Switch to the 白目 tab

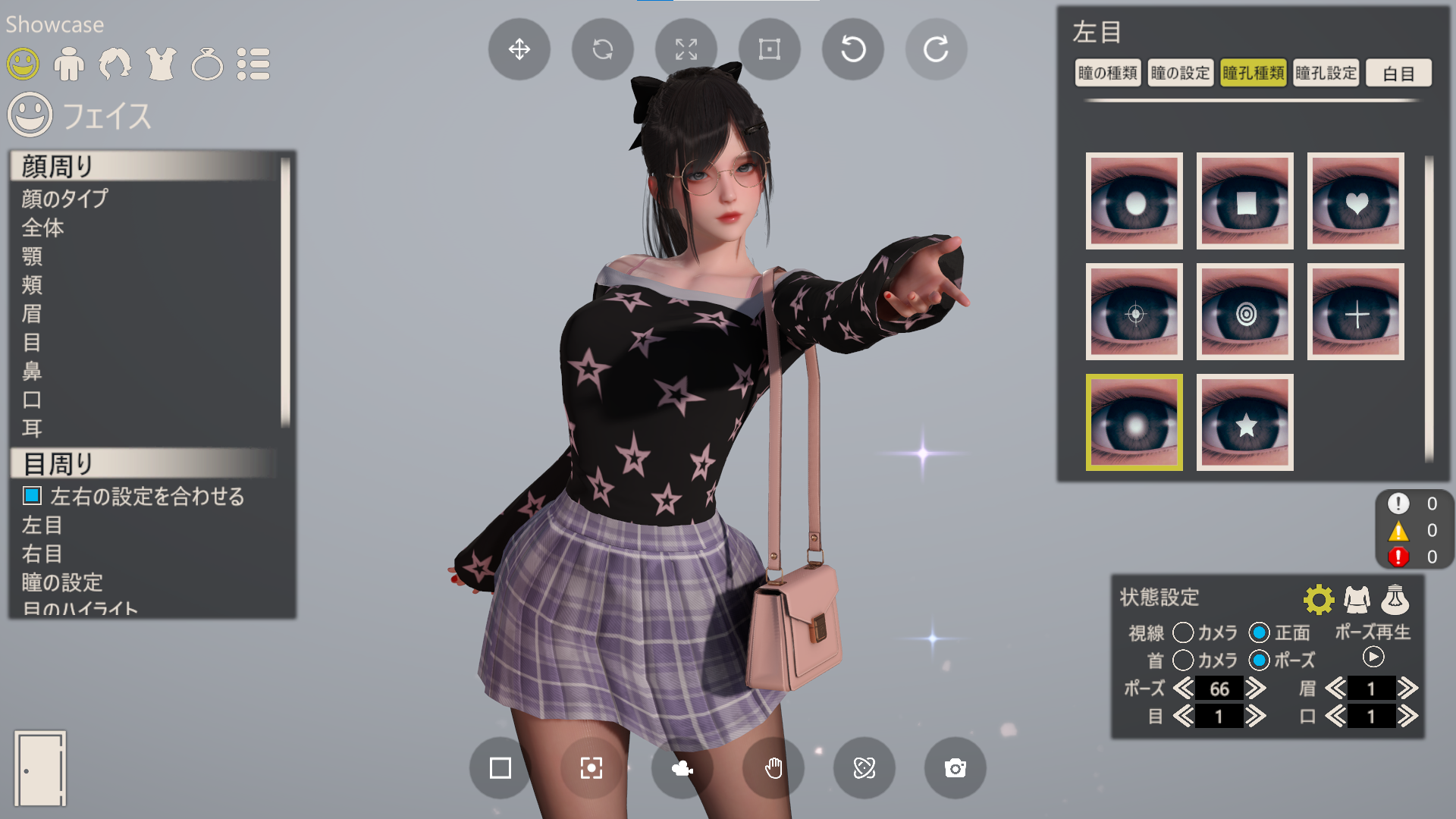pos(1398,73)
